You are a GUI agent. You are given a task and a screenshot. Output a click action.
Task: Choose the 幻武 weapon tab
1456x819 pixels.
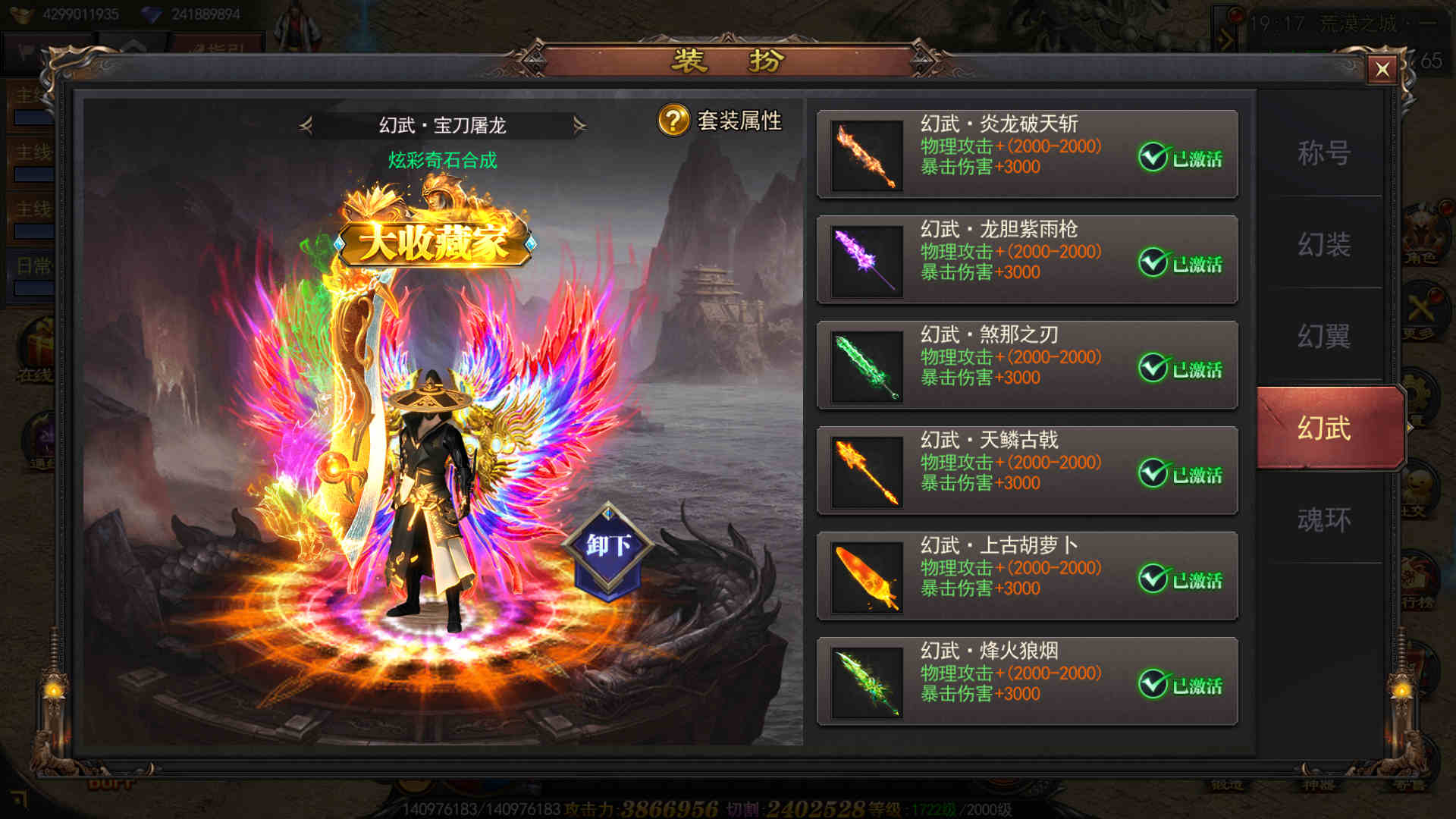[x=1324, y=428]
